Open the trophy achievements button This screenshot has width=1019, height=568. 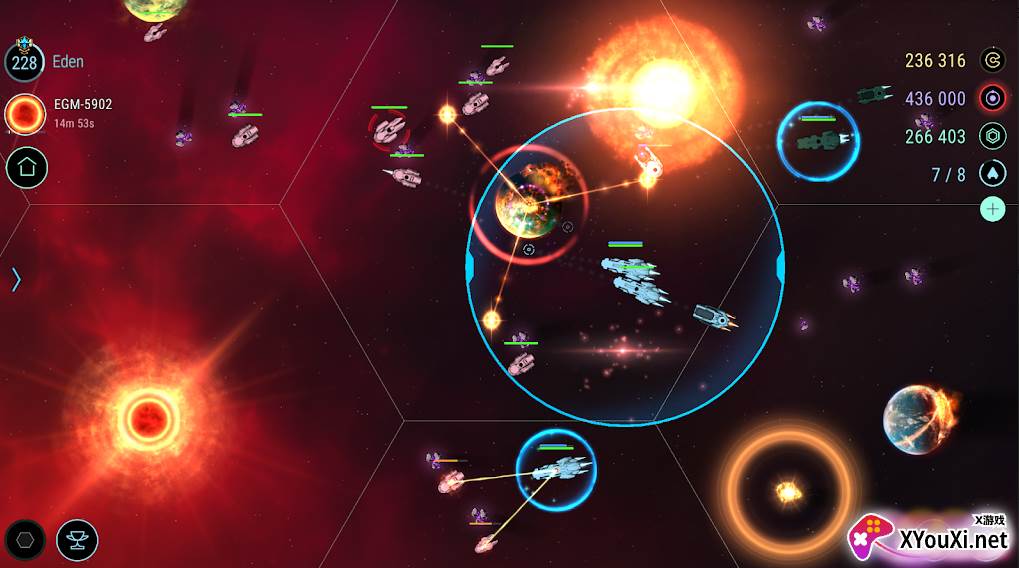tap(77, 540)
